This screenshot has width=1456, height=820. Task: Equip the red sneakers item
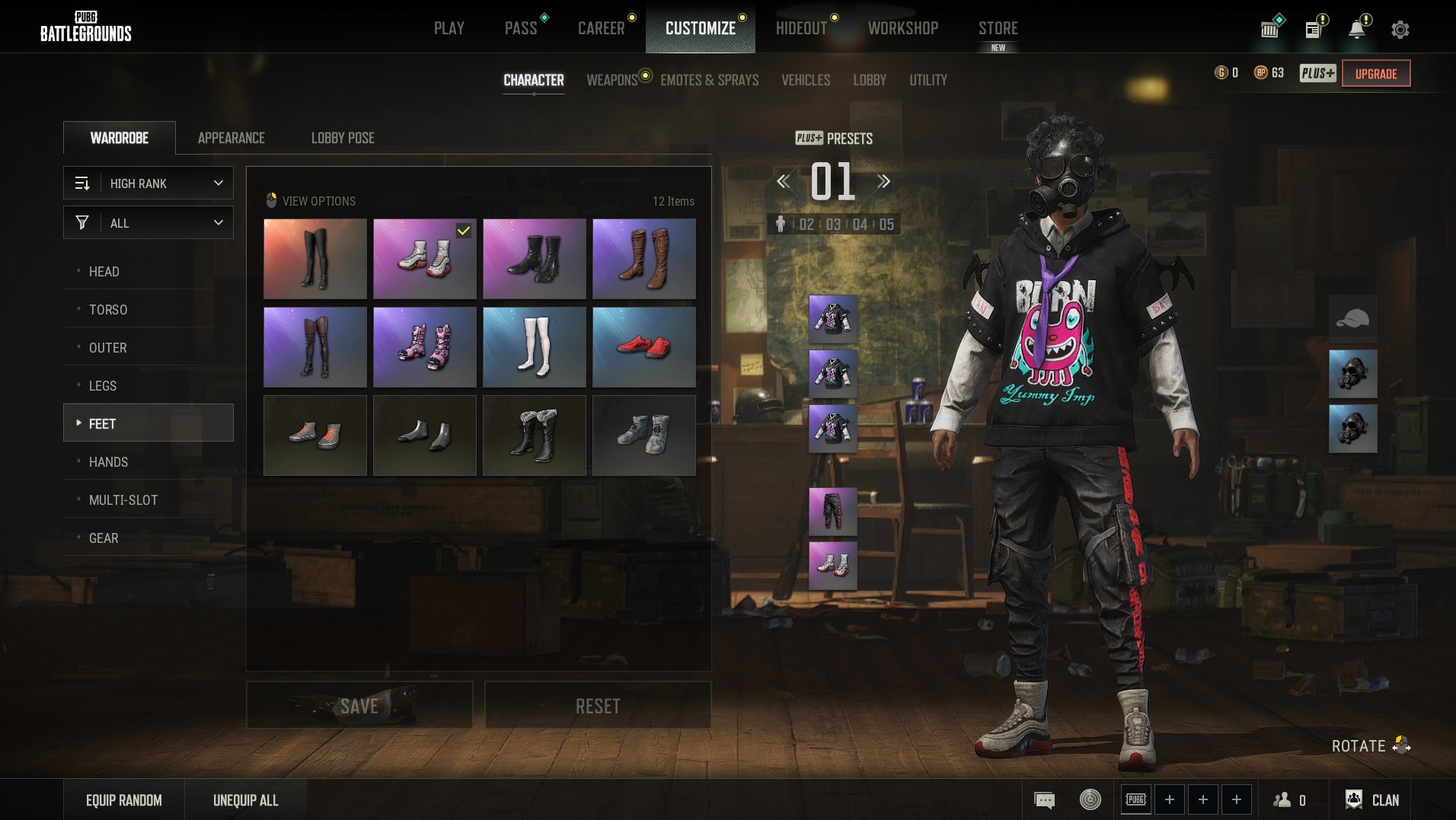[643, 347]
